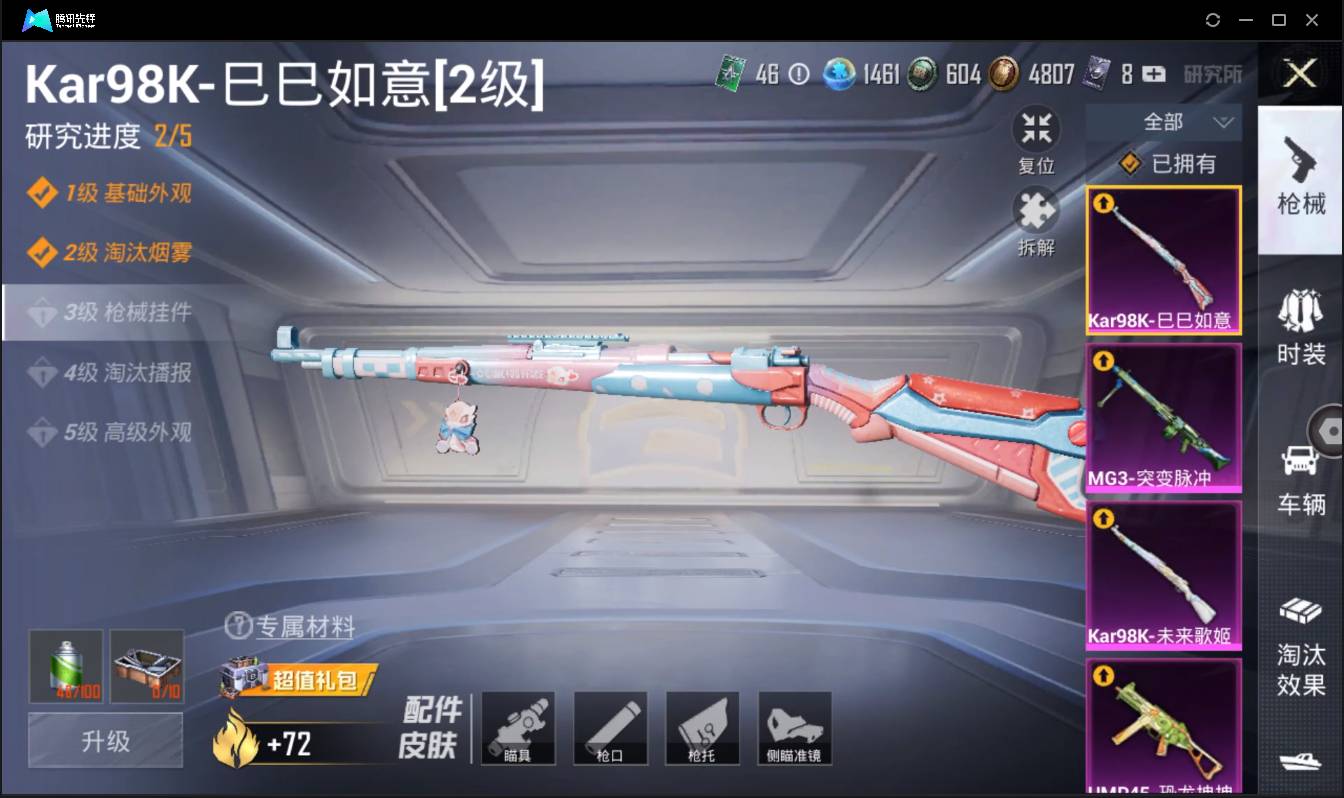Toggle the 已拥有 owned filter
The image size is (1344, 798).
tap(1164, 163)
